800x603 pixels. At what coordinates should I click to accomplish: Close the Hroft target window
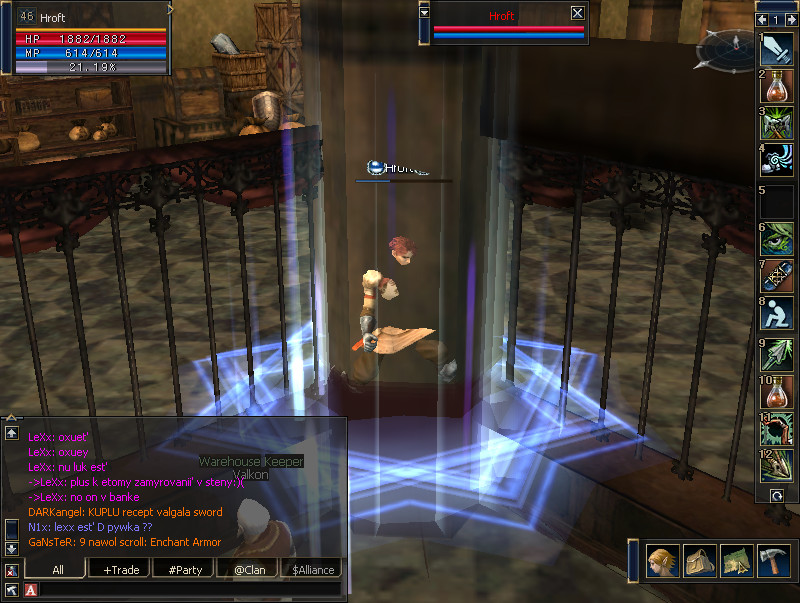[577, 13]
